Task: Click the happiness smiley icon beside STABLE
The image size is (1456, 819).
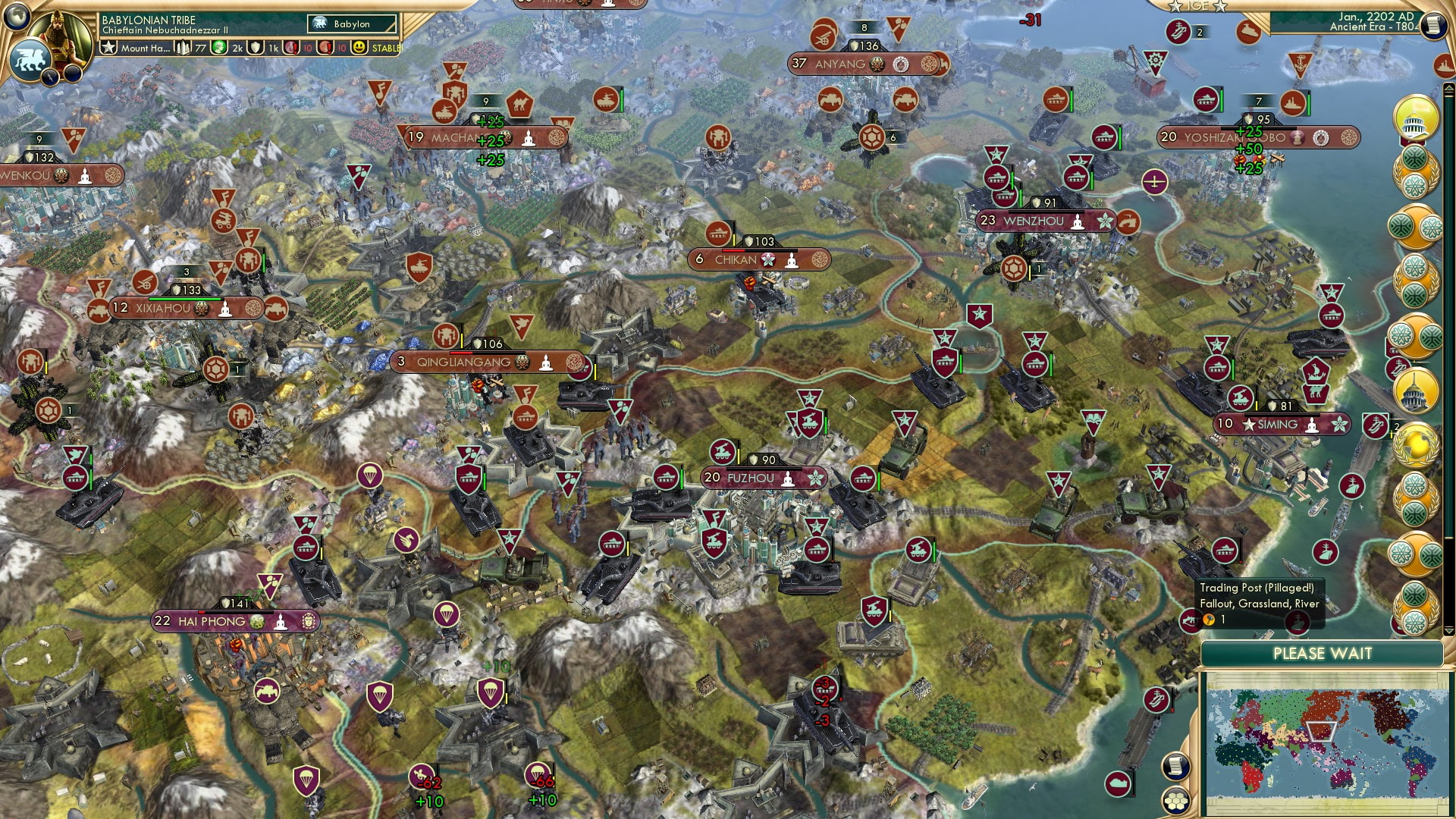Action: coord(359,48)
